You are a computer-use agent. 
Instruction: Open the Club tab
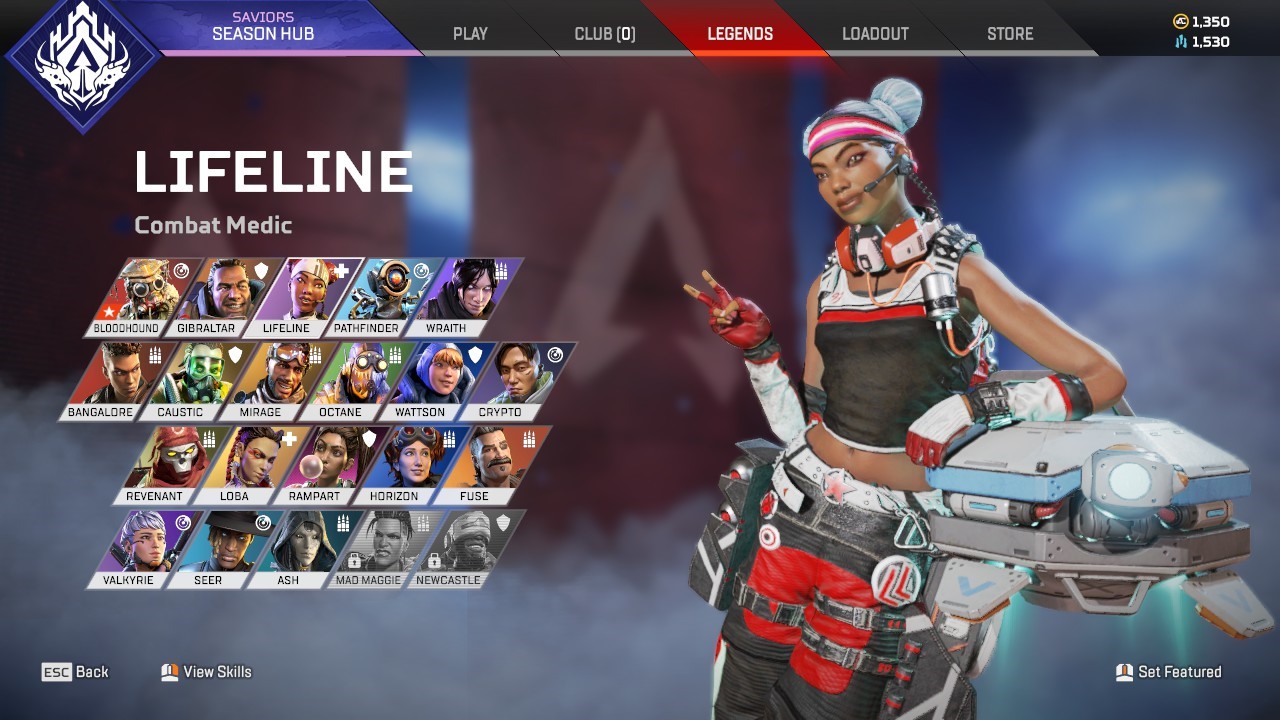pos(603,33)
